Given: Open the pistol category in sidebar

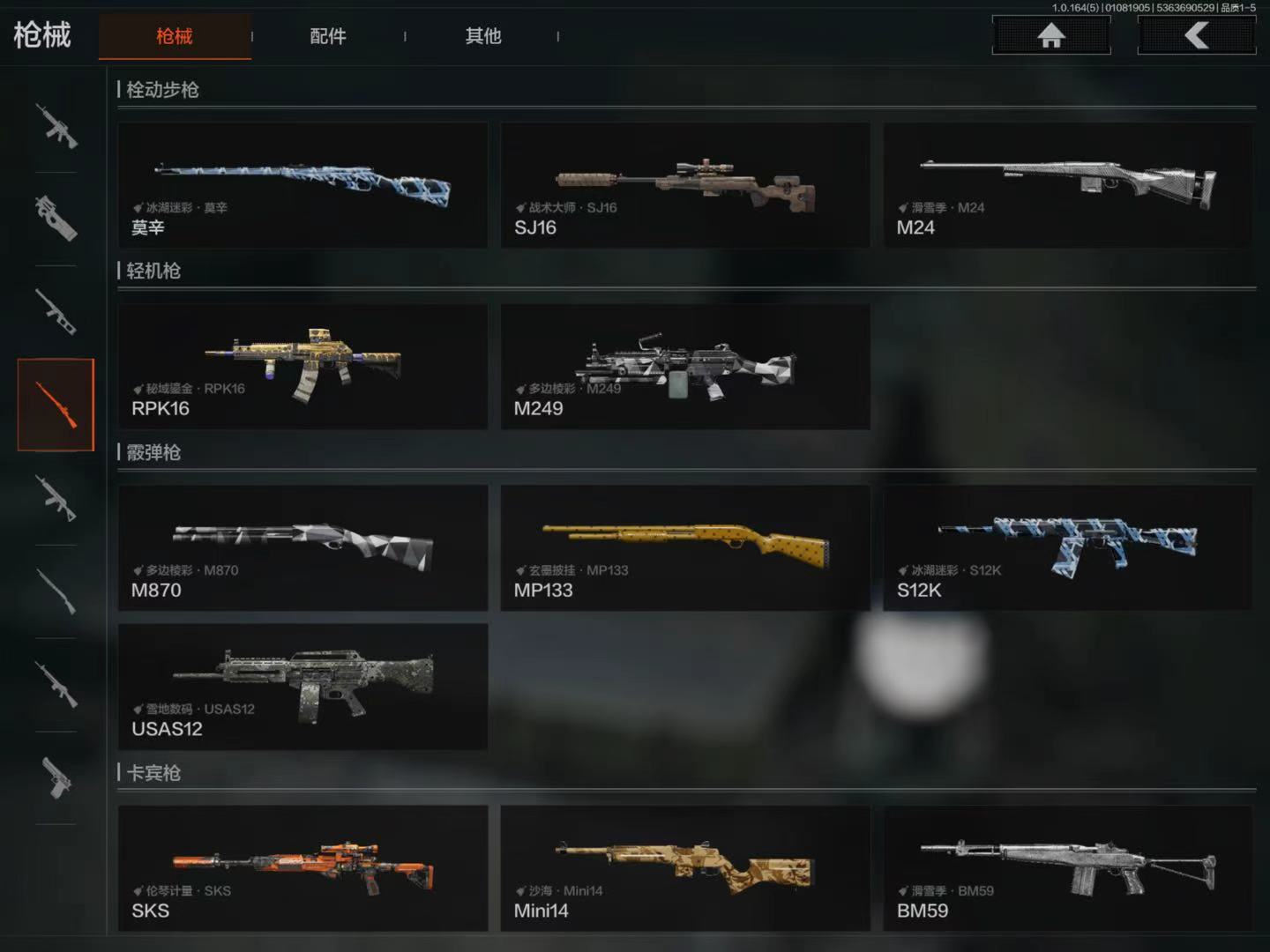Looking at the screenshot, I should click(x=56, y=777).
